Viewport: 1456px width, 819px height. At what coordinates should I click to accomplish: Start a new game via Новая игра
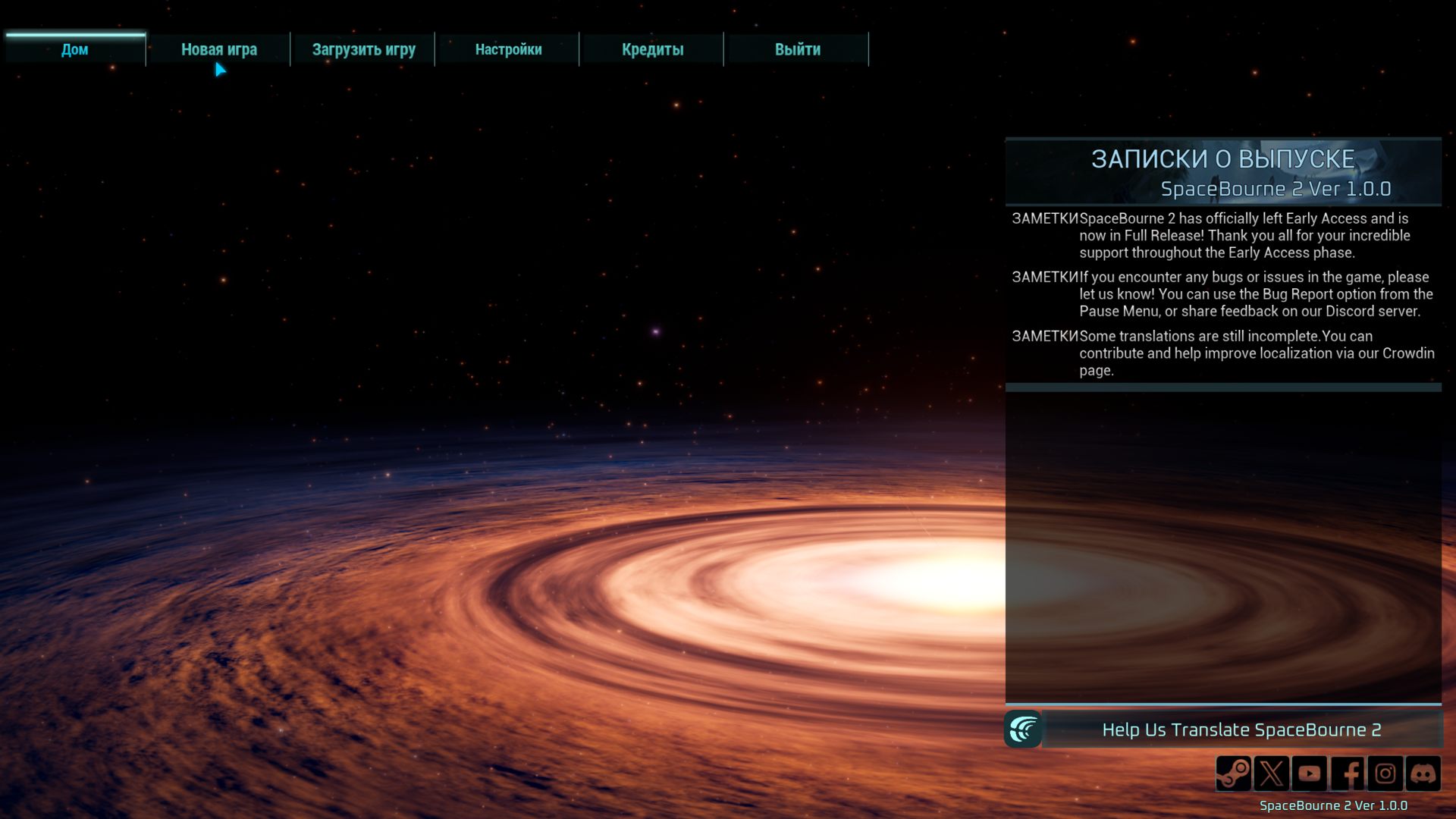218,49
